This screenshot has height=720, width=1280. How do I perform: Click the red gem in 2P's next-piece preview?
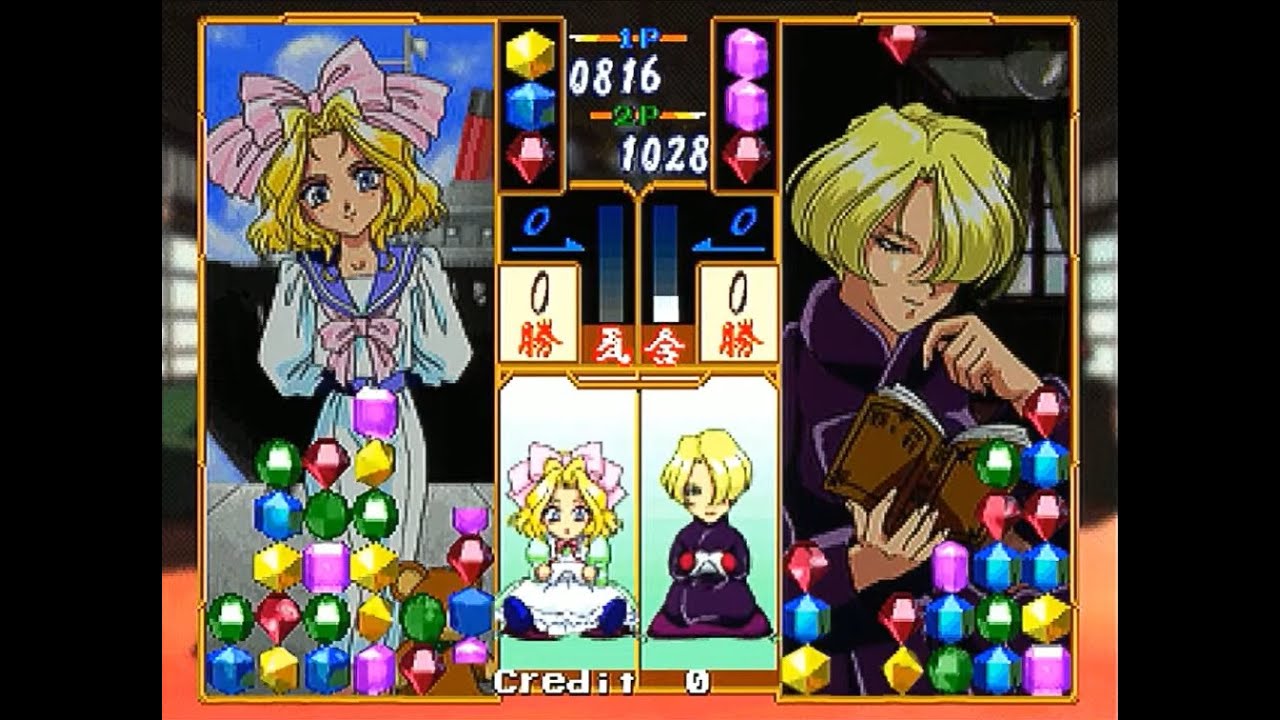tap(747, 158)
